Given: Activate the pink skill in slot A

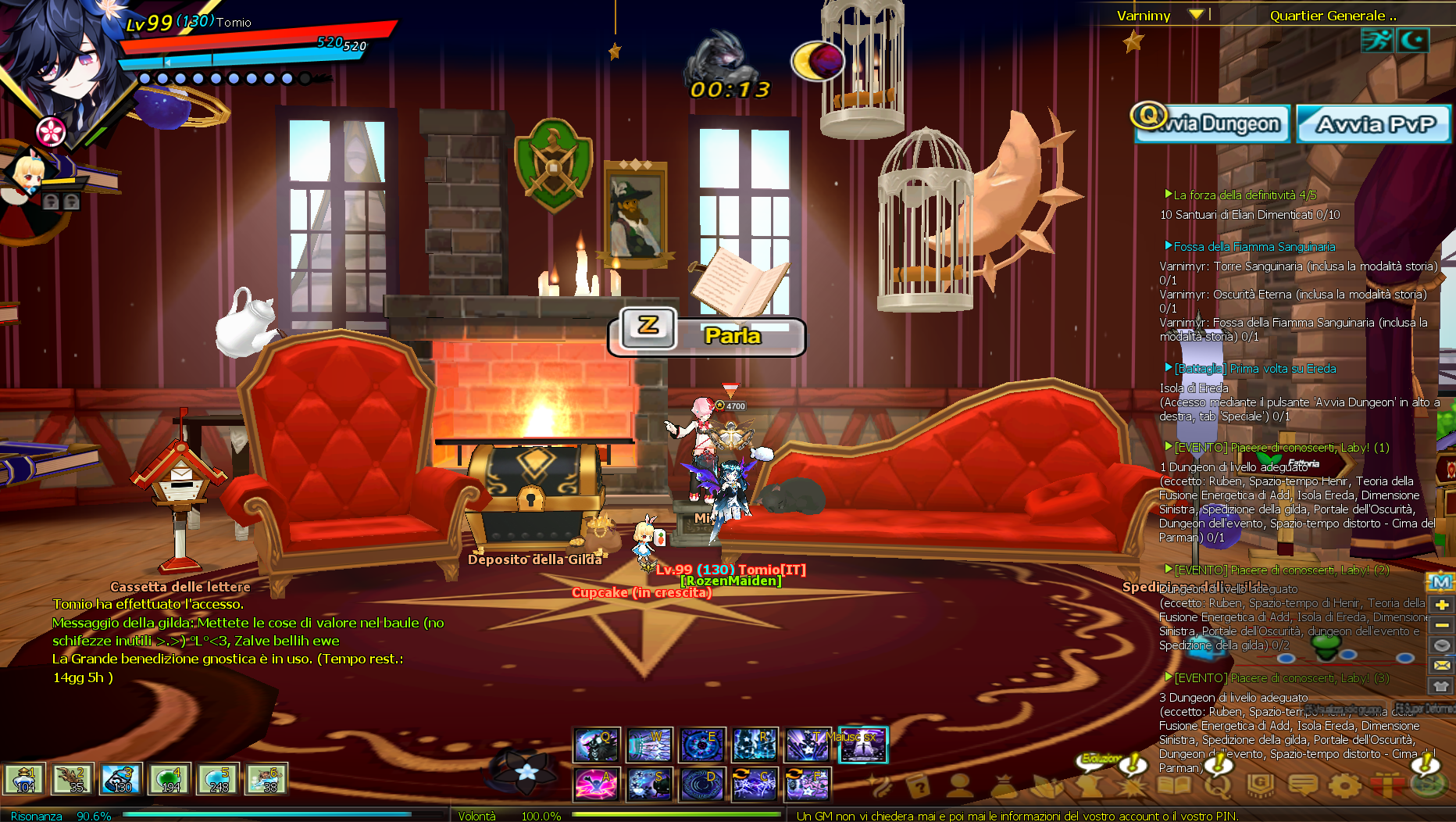Looking at the screenshot, I should point(597,784).
